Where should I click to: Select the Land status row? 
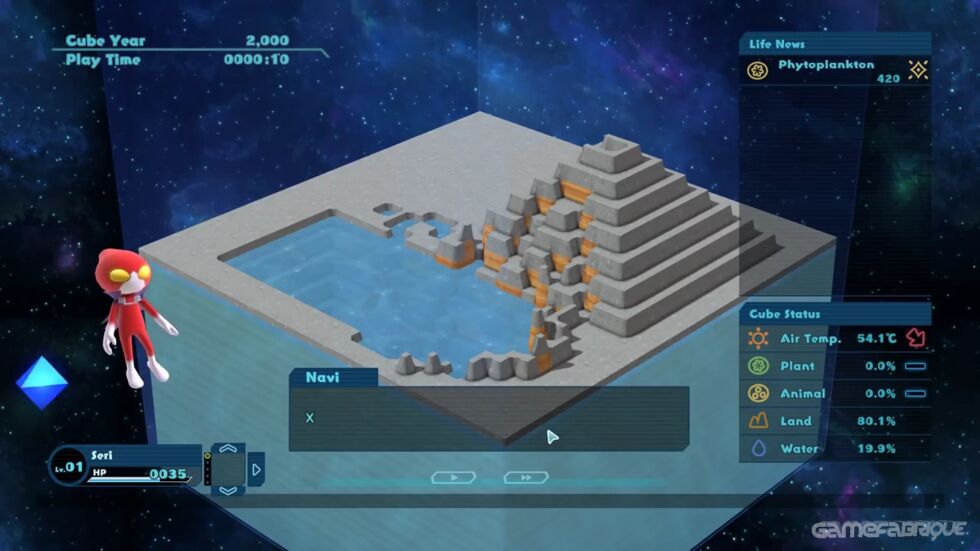tap(836, 421)
